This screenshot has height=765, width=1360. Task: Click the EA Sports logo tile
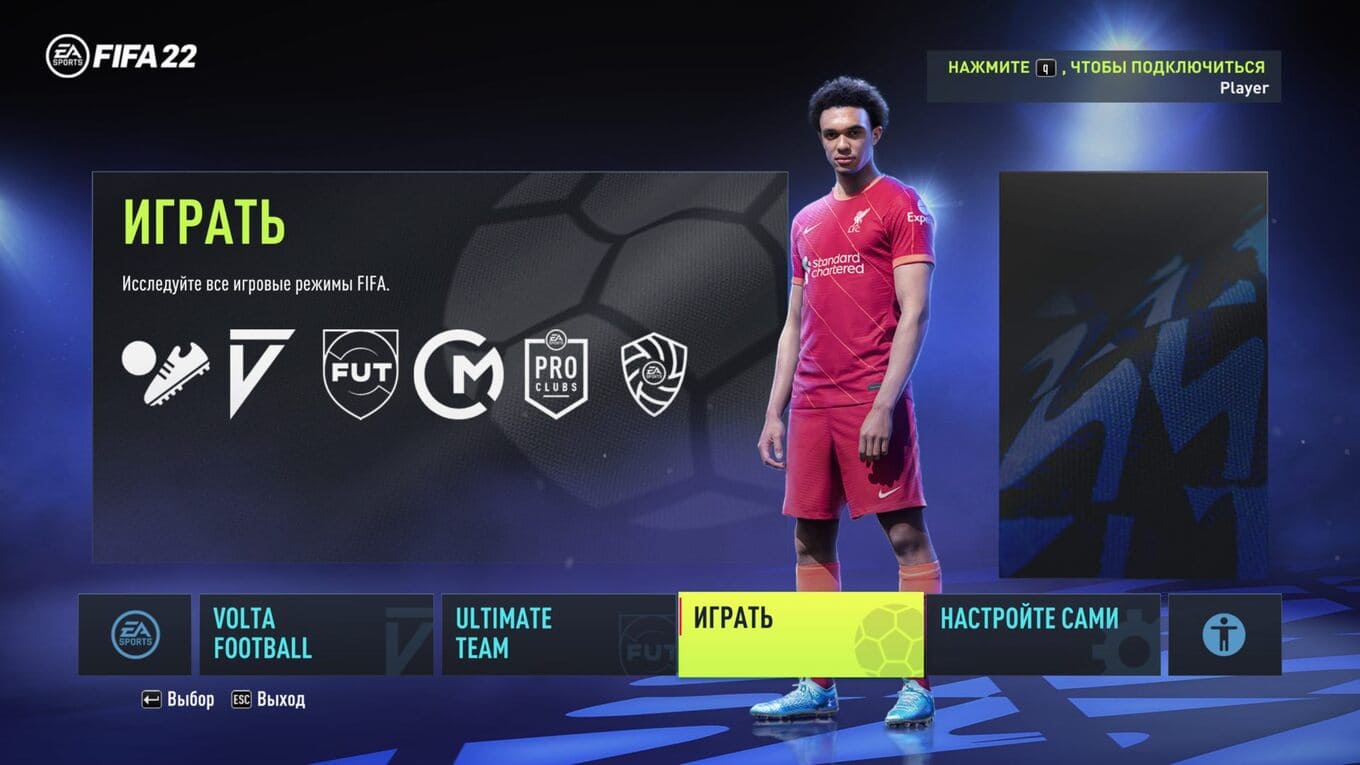[135, 634]
